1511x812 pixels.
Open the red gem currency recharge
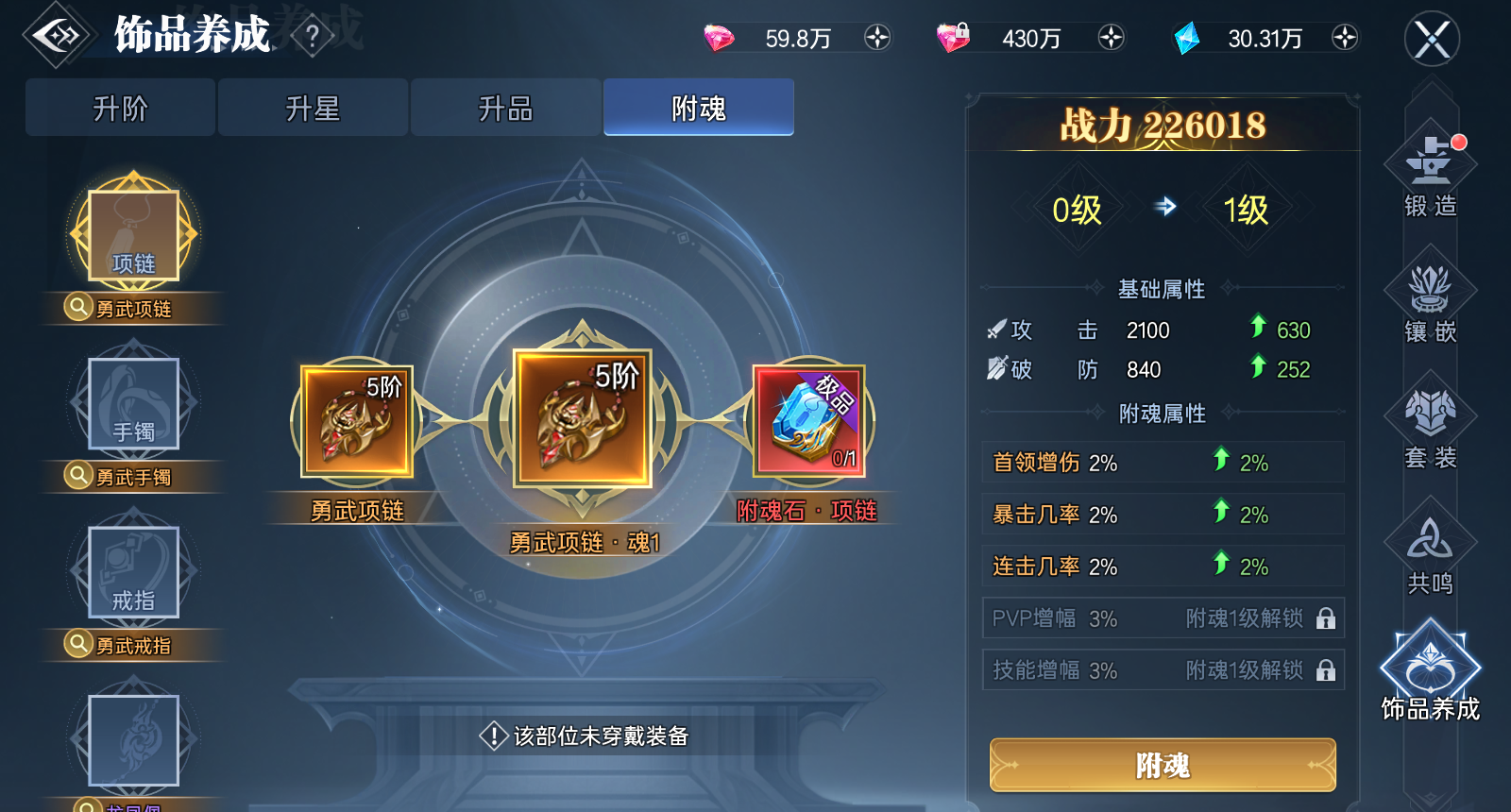(x=878, y=38)
